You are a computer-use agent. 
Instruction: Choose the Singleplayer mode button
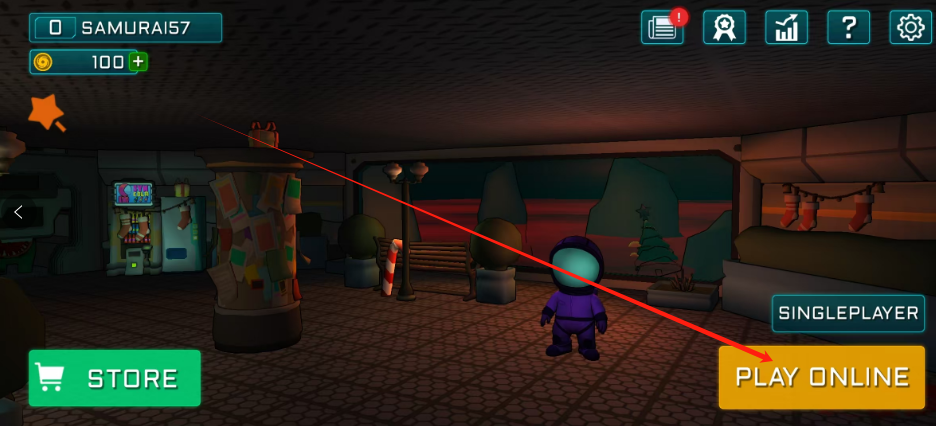pyautogui.click(x=848, y=313)
